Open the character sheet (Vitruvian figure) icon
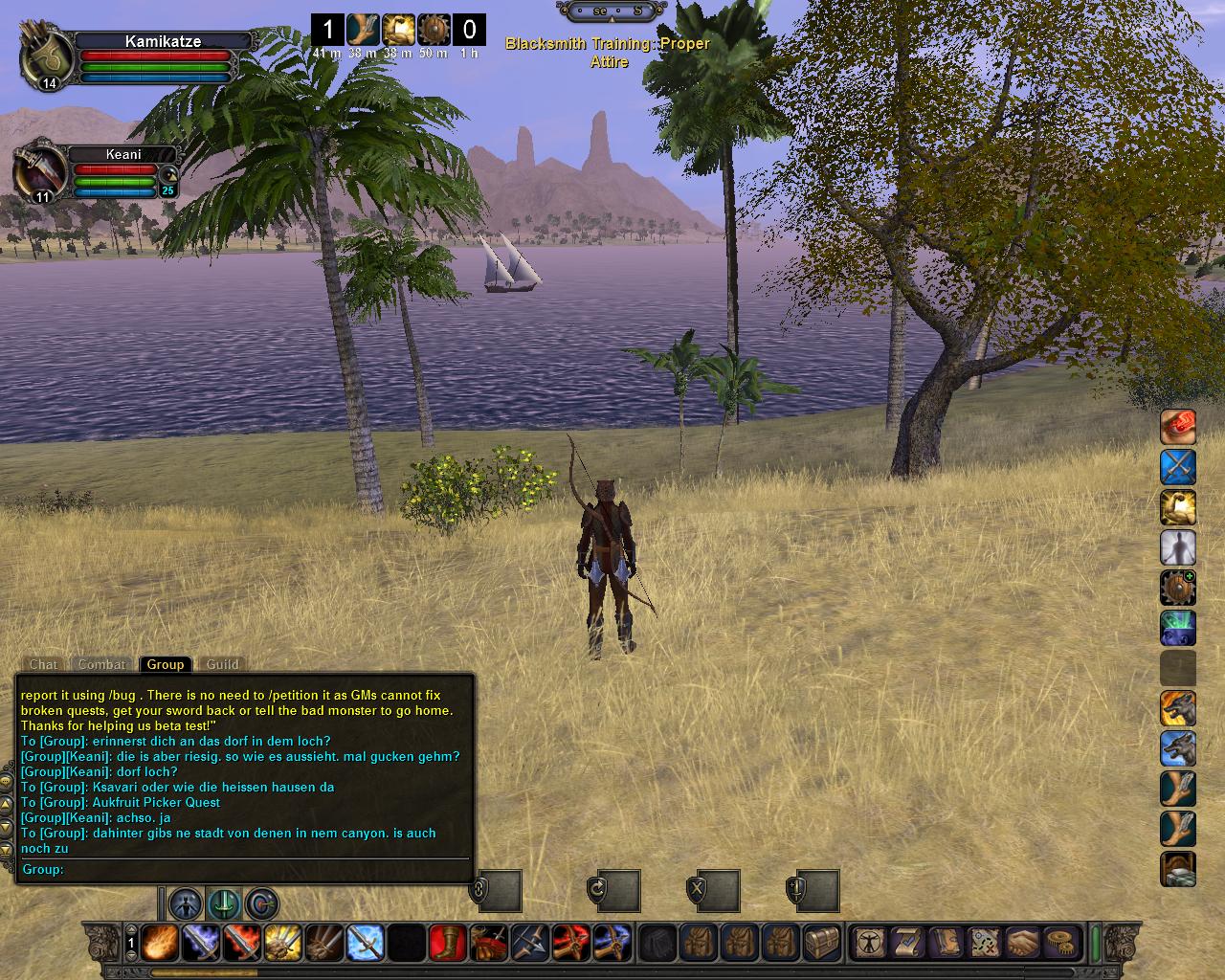The height and width of the screenshot is (980, 1225). (869, 943)
